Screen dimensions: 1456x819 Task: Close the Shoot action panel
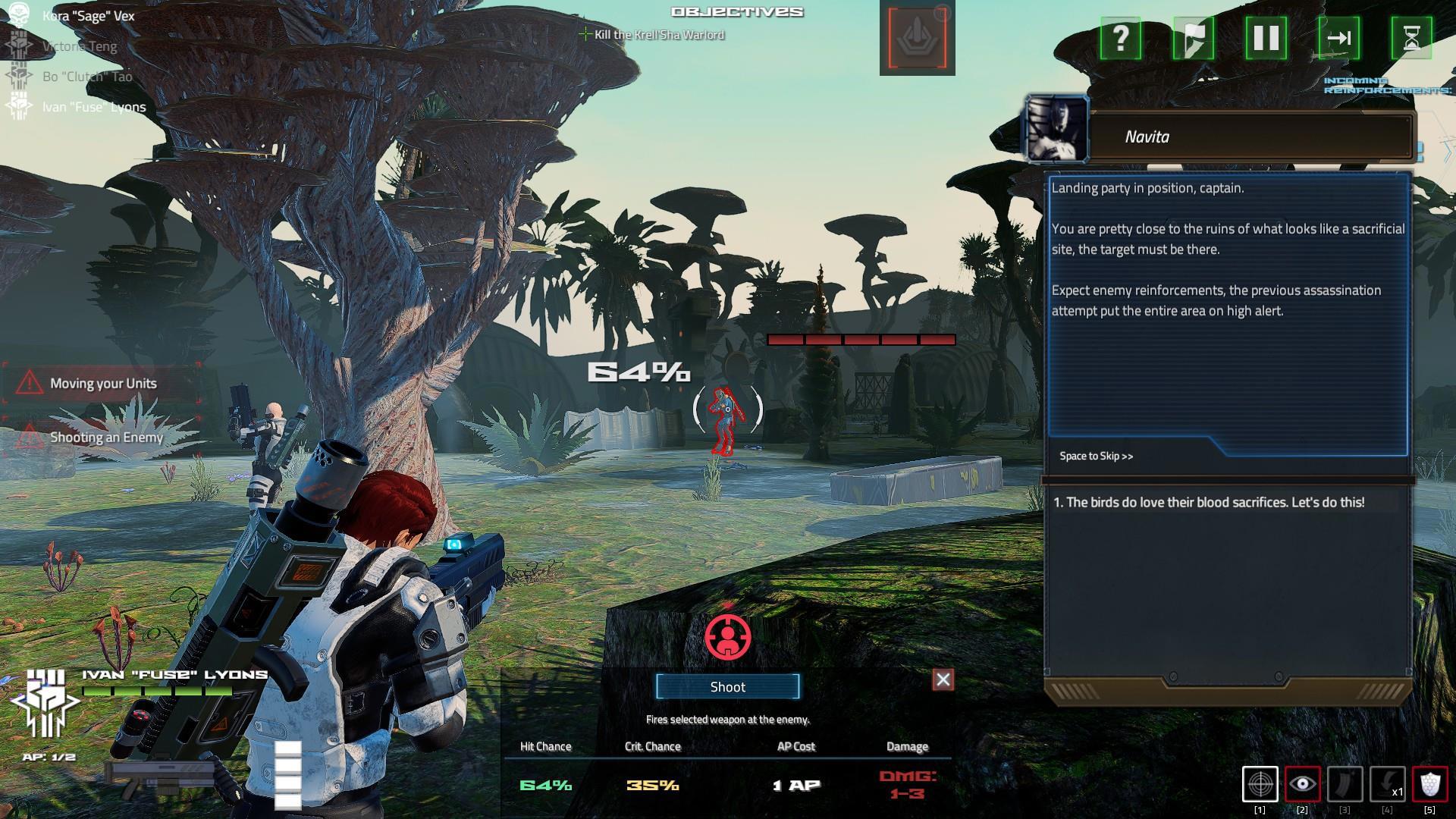(943, 679)
